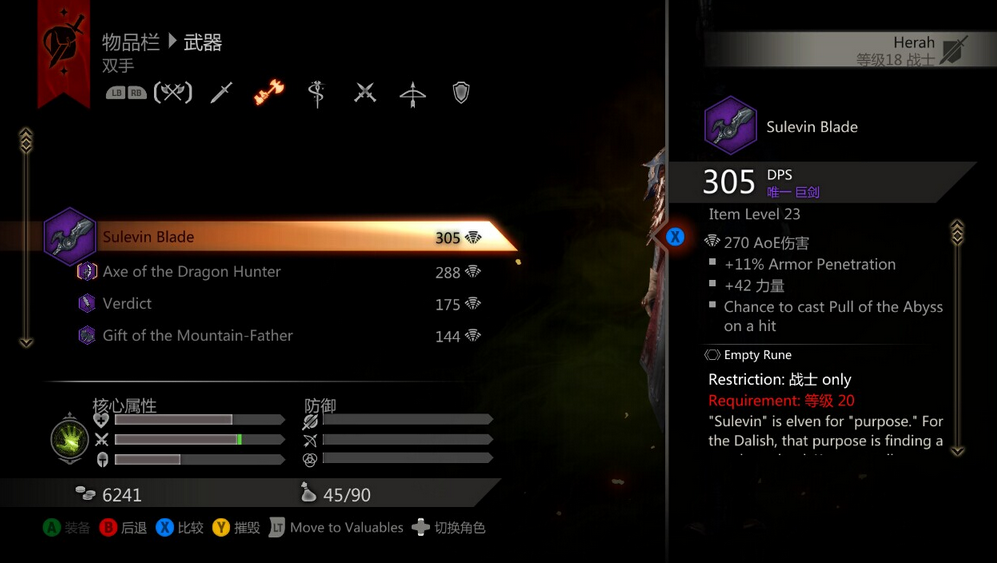Switch to the bow weapon tab
This screenshot has width=997, height=563.
tap(412, 93)
